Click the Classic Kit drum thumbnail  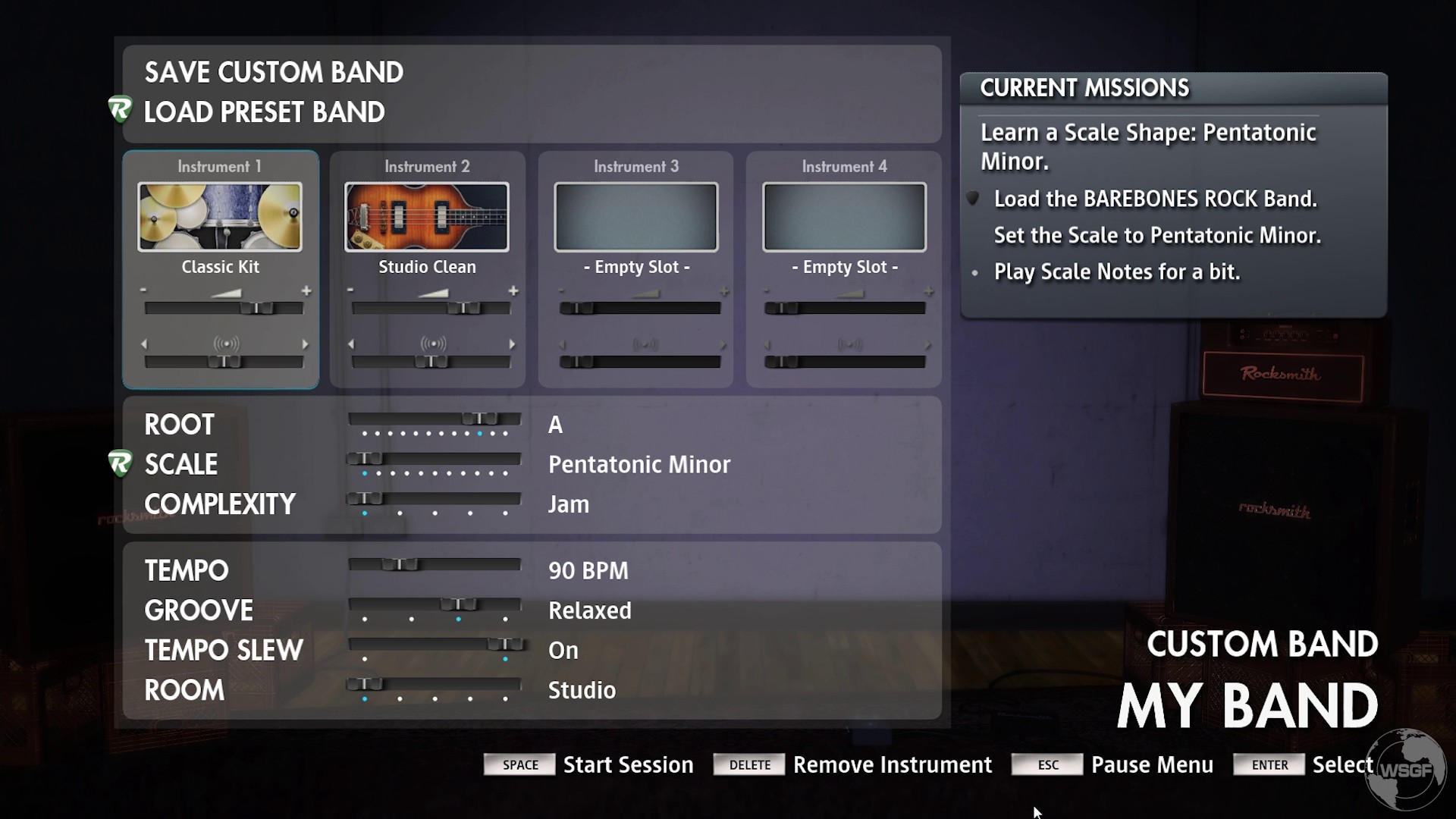[220, 216]
